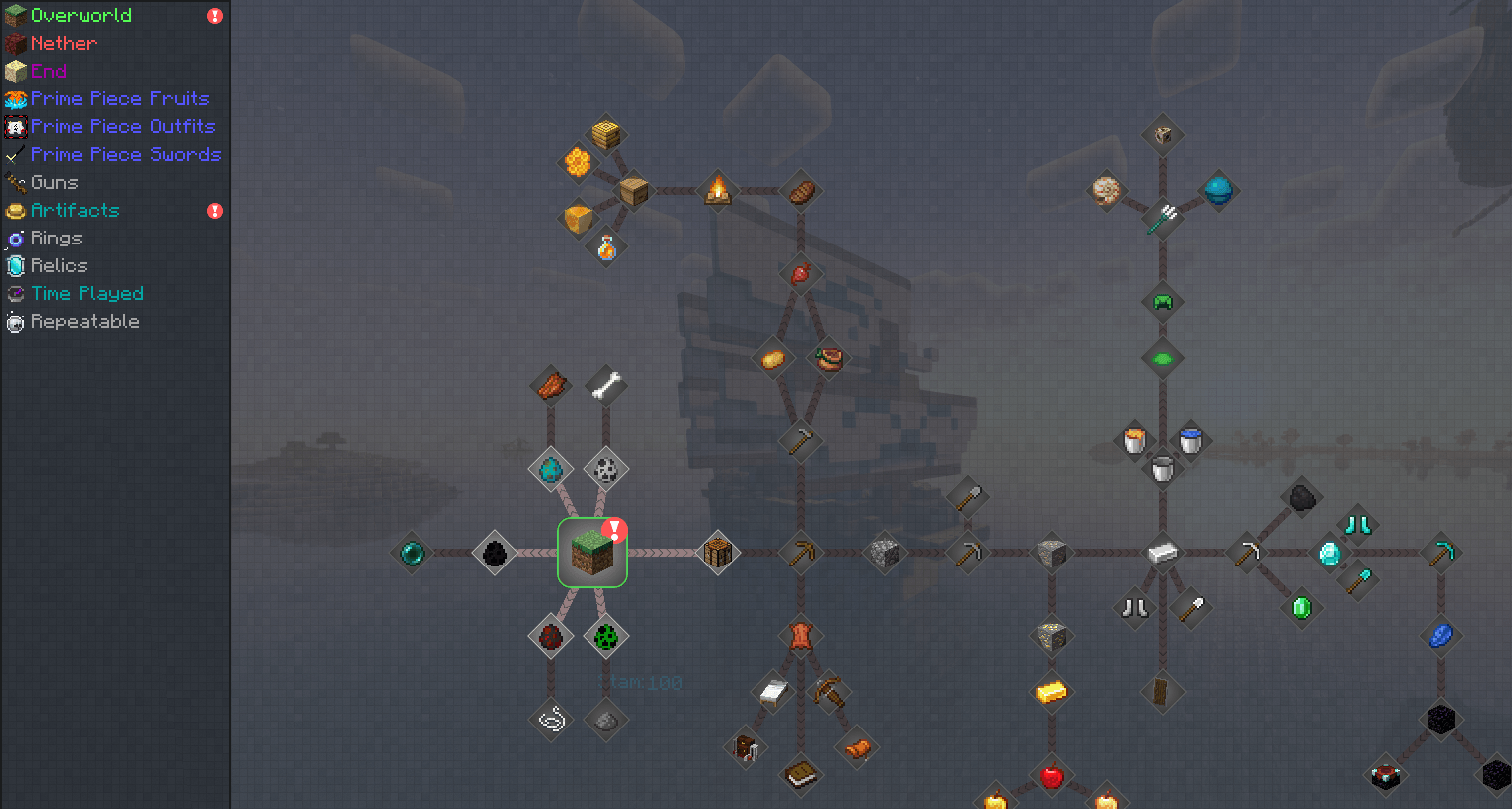
Task: Switch to the Nether tab
Action: click(x=64, y=43)
